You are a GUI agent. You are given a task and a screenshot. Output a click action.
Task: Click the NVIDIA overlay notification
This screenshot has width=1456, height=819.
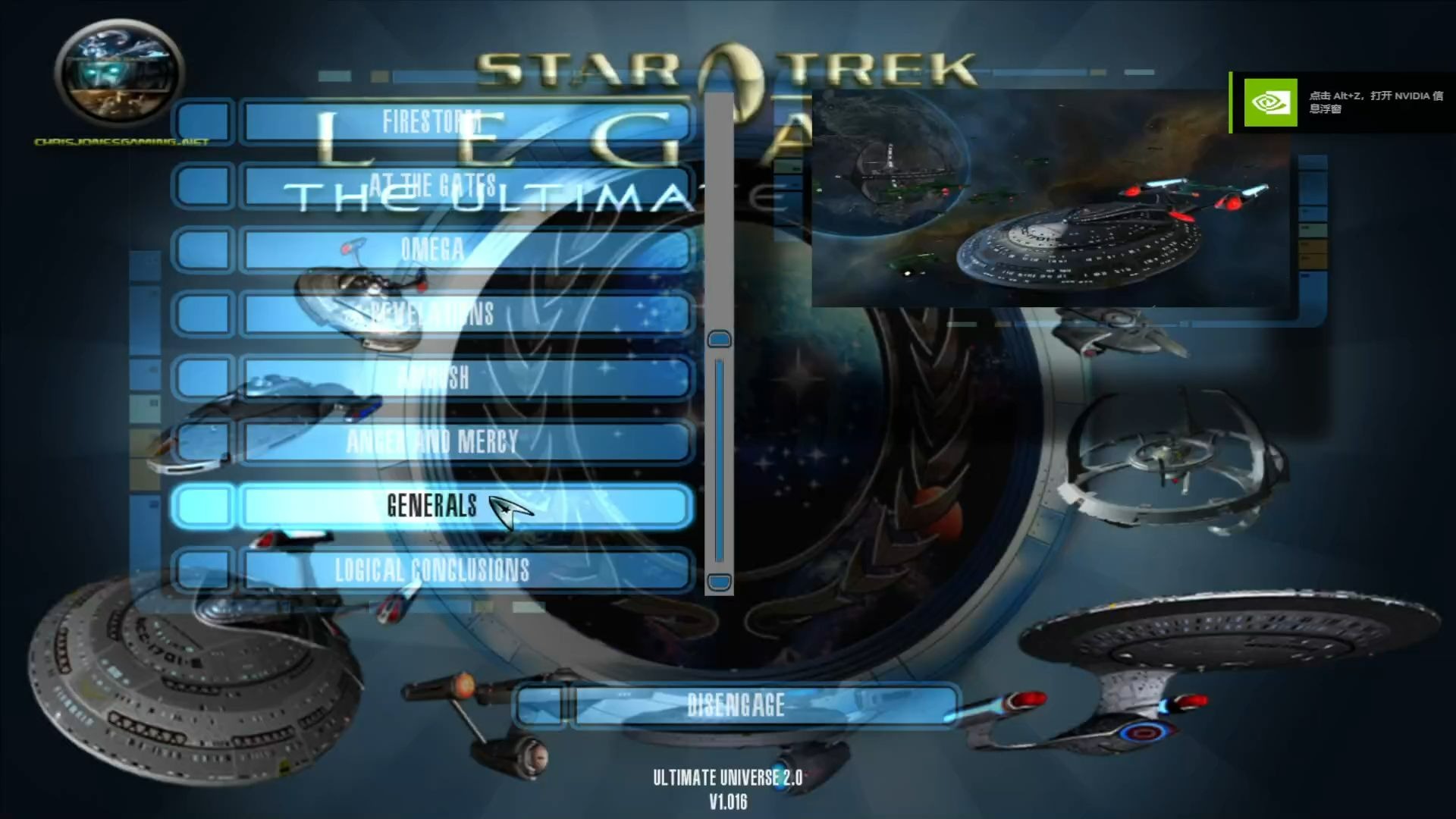click(x=1342, y=102)
